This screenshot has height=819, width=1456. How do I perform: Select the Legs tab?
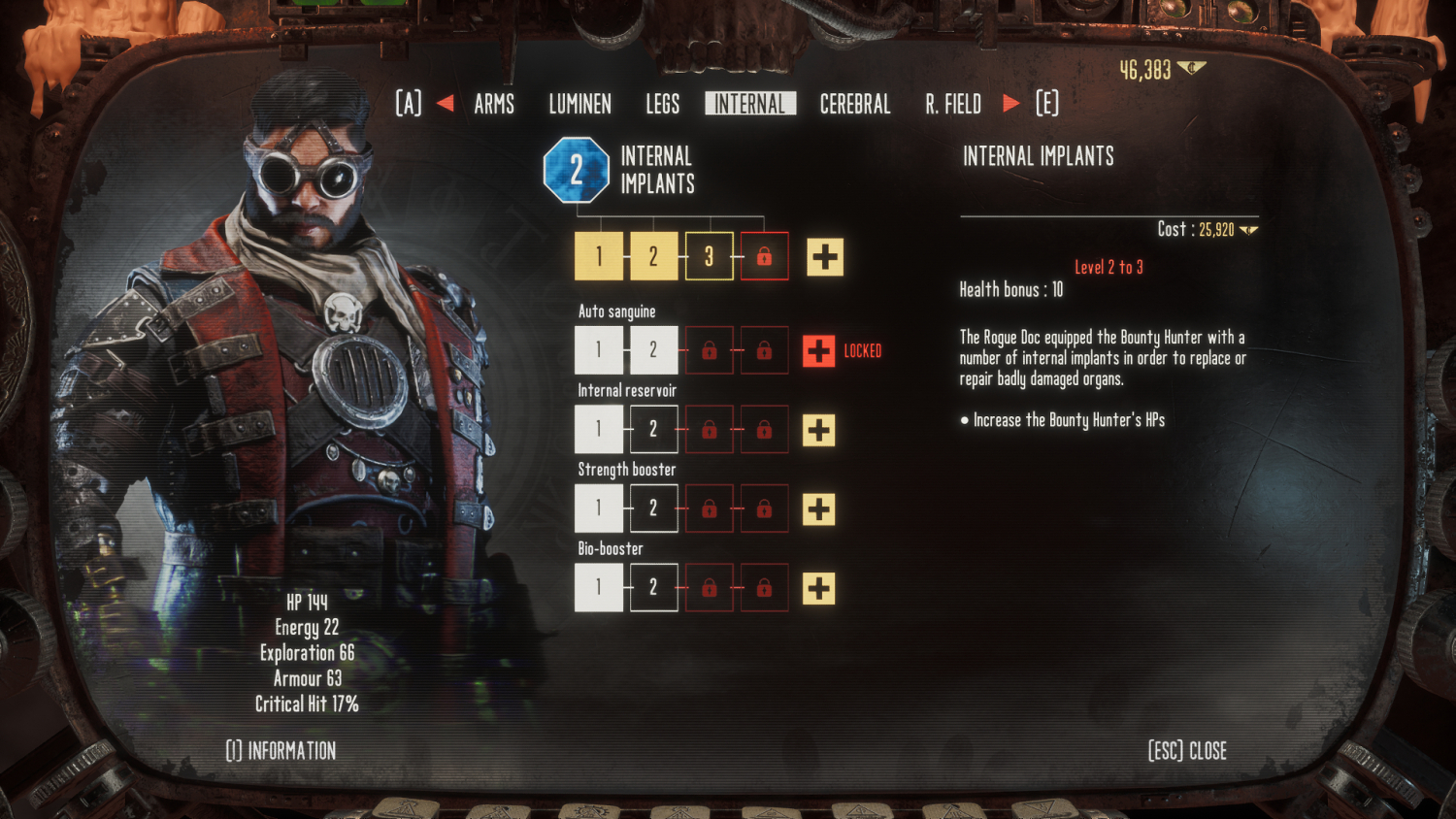pyautogui.click(x=663, y=104)
